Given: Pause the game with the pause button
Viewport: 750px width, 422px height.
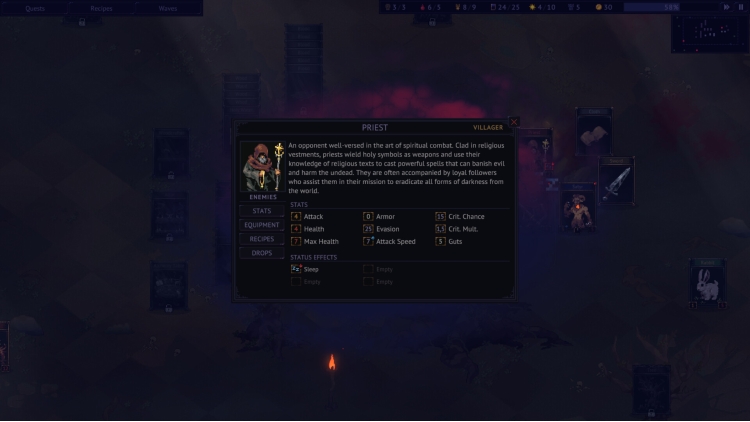Looking at the screenshot, I should 741,7.
